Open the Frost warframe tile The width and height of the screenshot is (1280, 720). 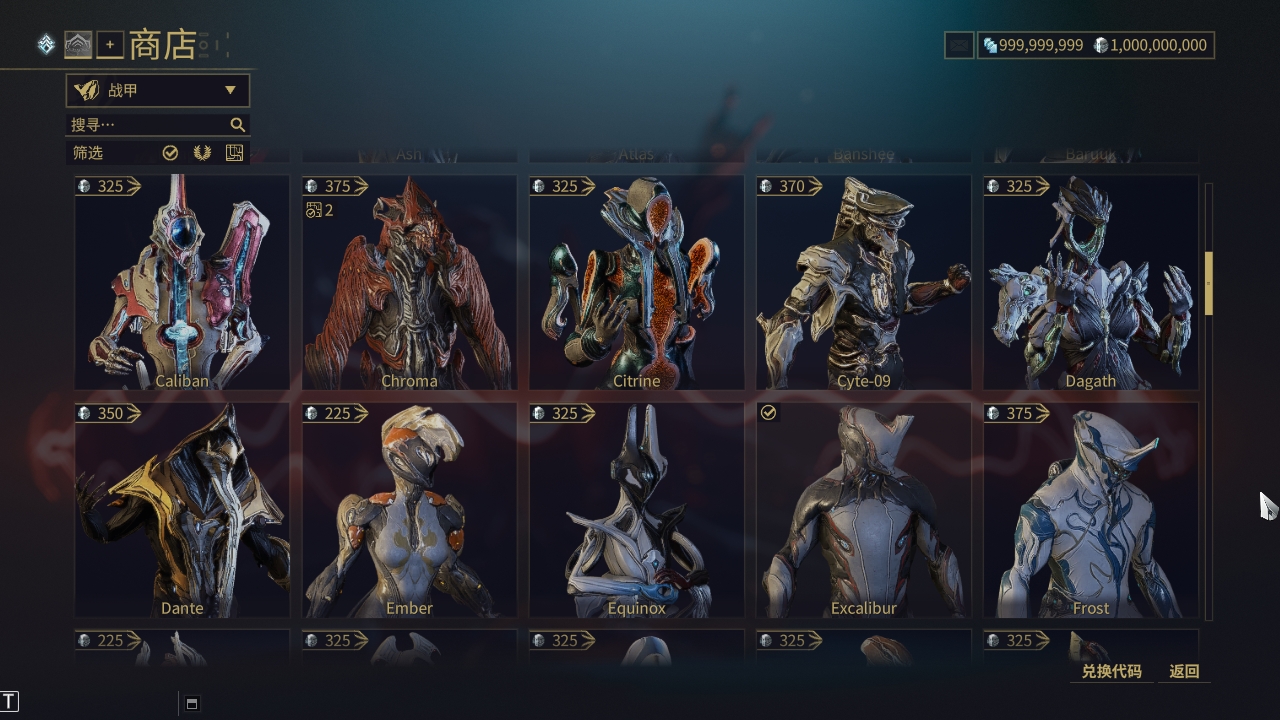(x=1090, y=510)
